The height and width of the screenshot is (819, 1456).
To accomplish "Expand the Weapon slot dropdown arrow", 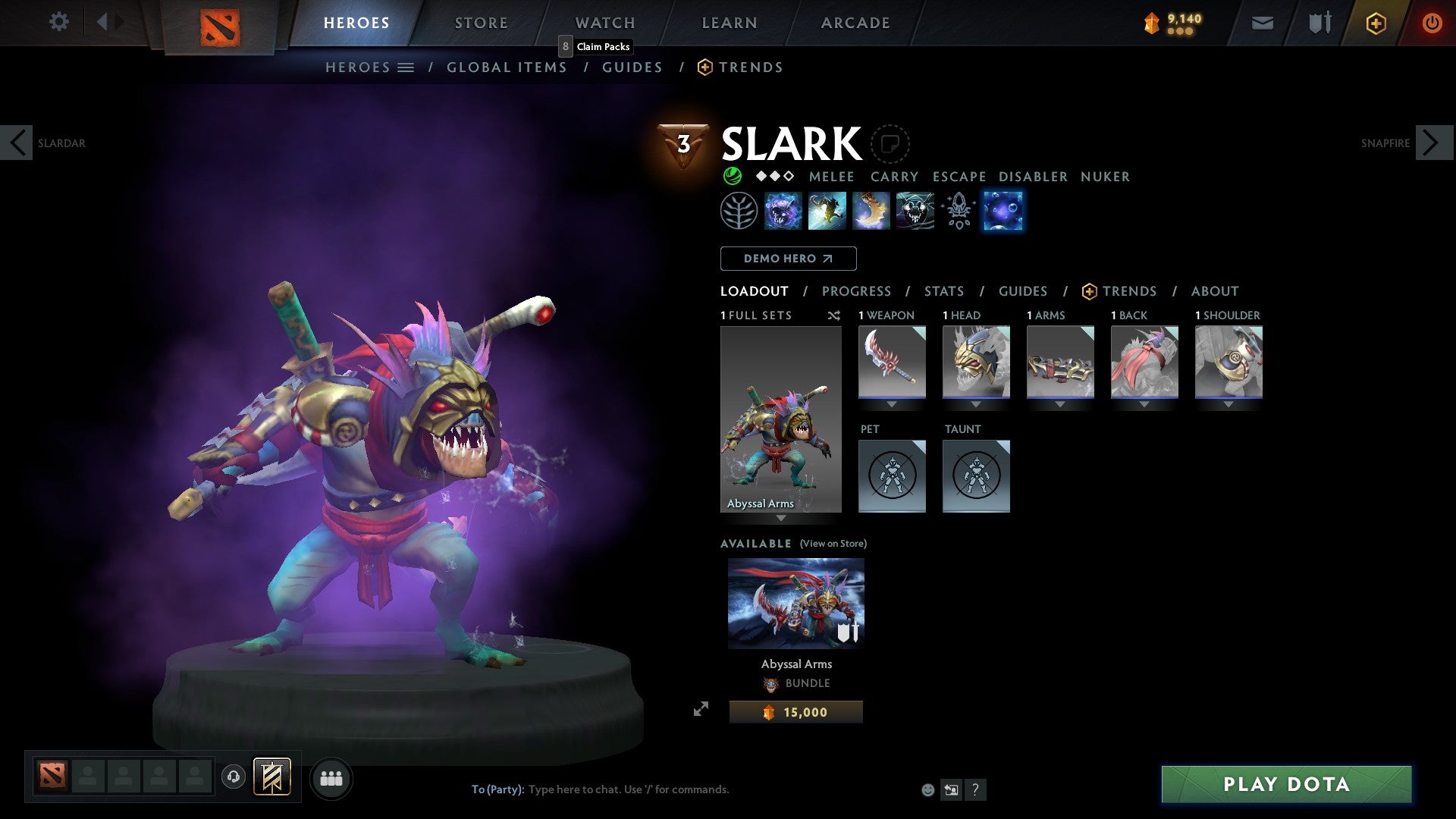I will (892, 404).
